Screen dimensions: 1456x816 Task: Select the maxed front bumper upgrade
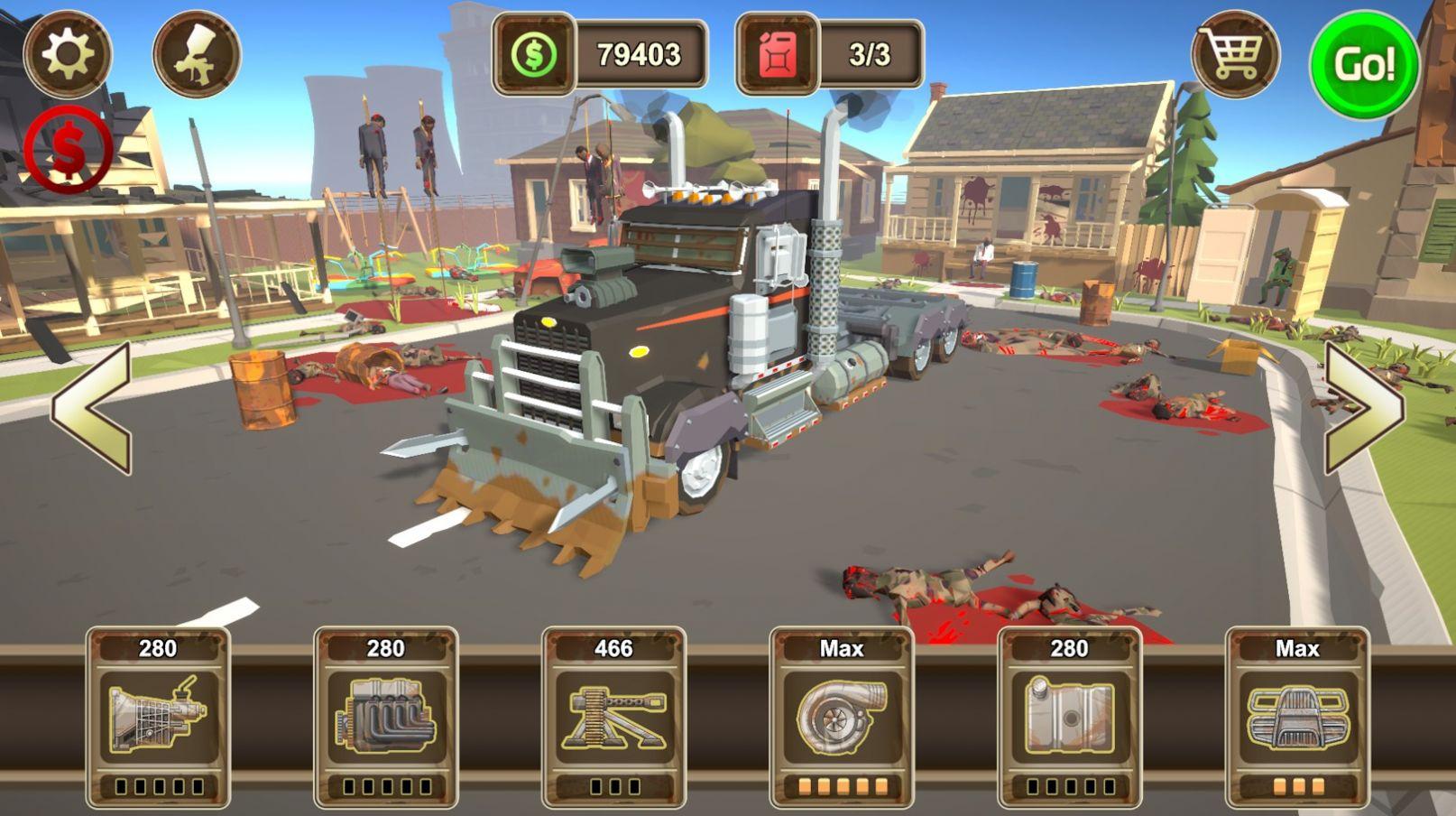(x=1297, y=718)
